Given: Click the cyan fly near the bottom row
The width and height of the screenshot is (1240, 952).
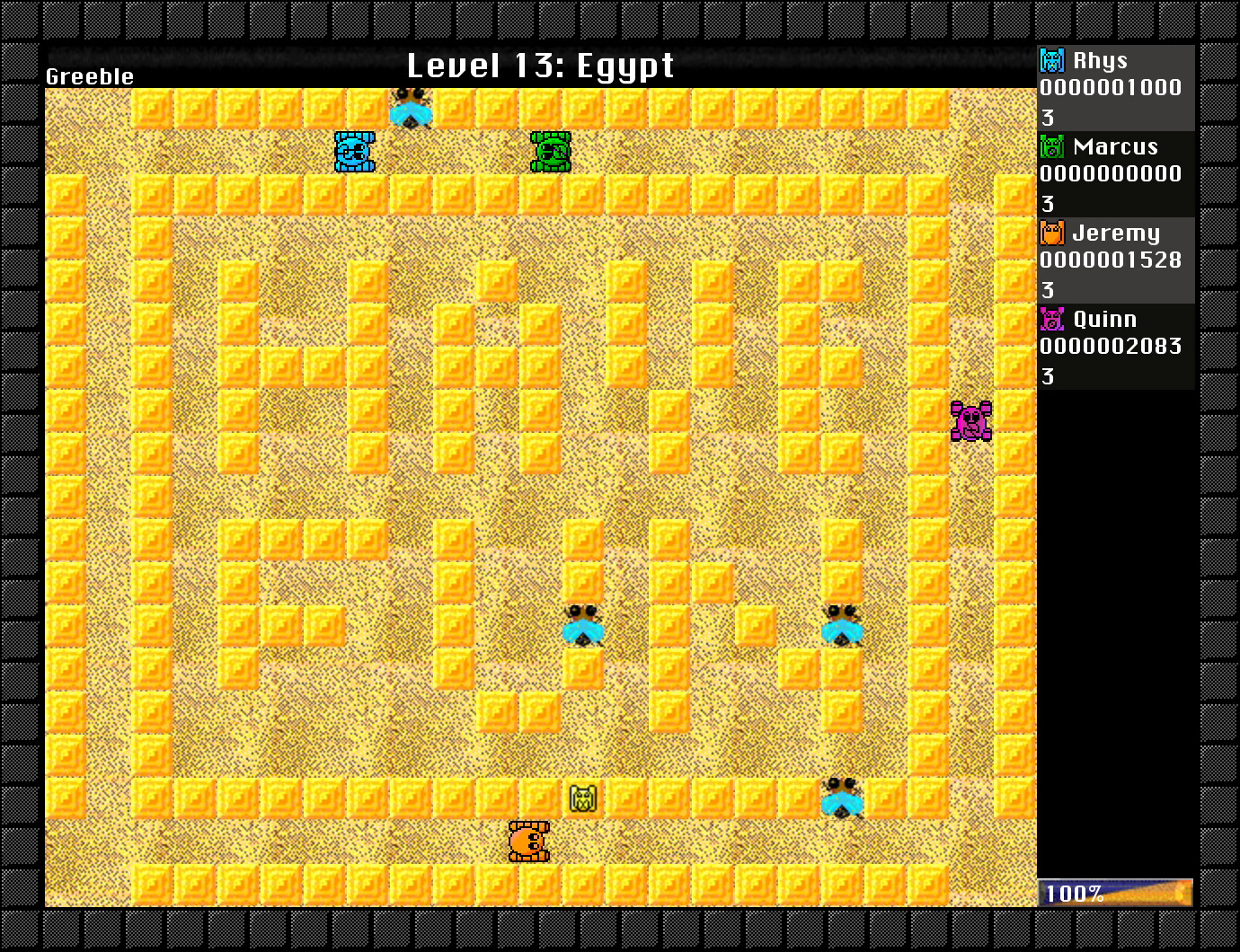Looking at the screenshot, I should tap(841, 799).
